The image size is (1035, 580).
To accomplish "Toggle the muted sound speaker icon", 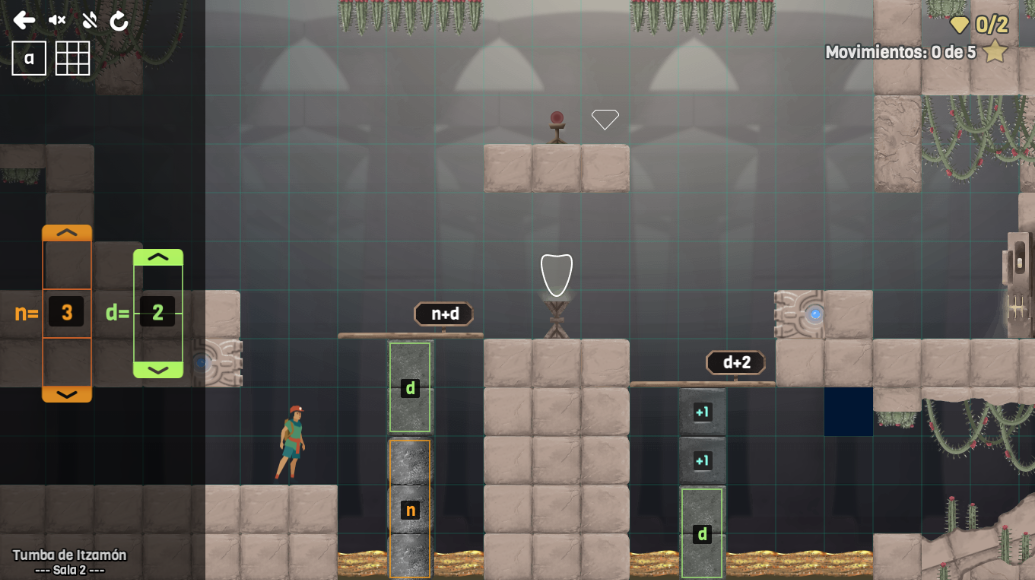I will click(57, 20).
